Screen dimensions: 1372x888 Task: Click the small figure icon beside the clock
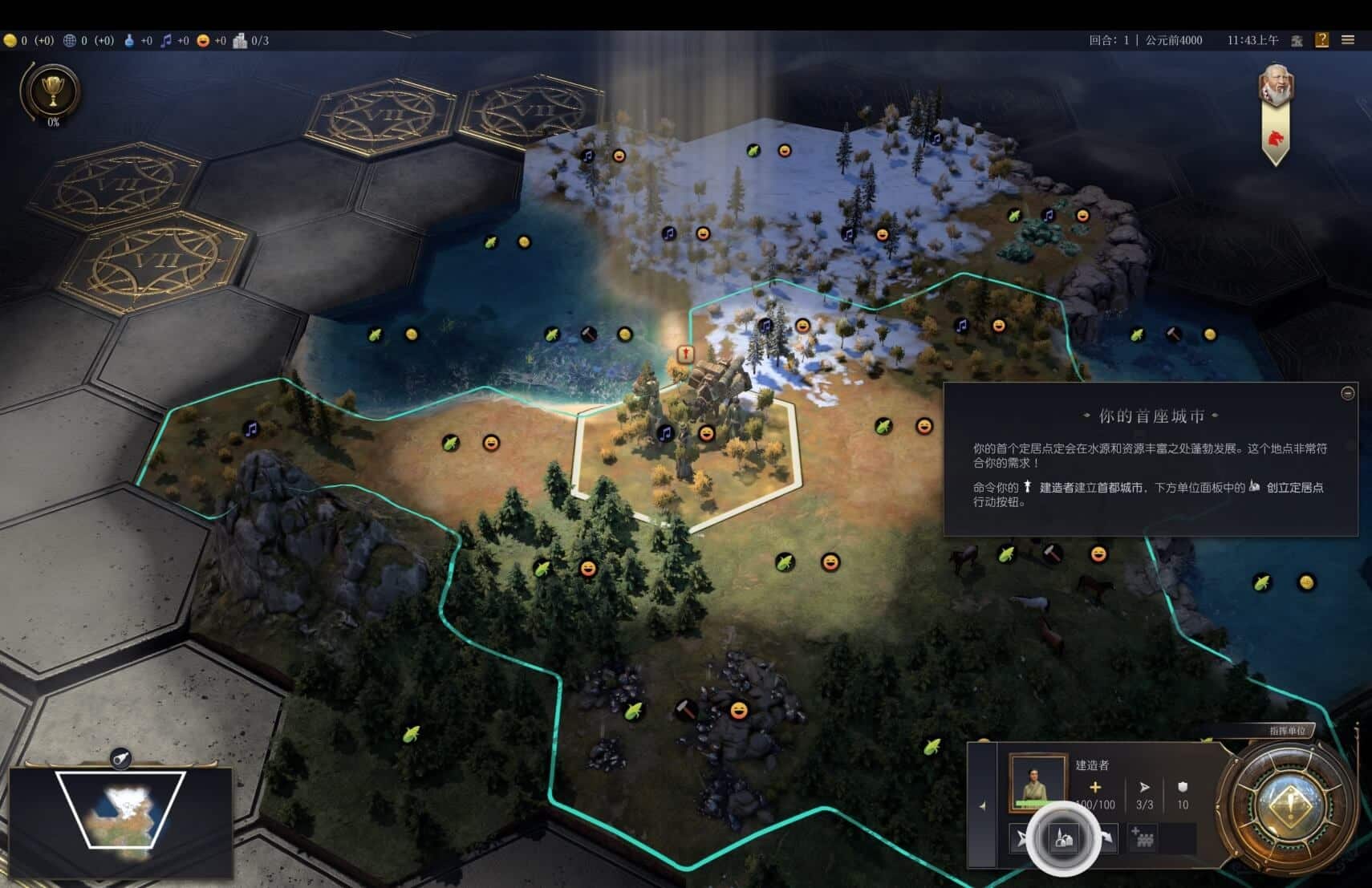(x=1297, y=40)
